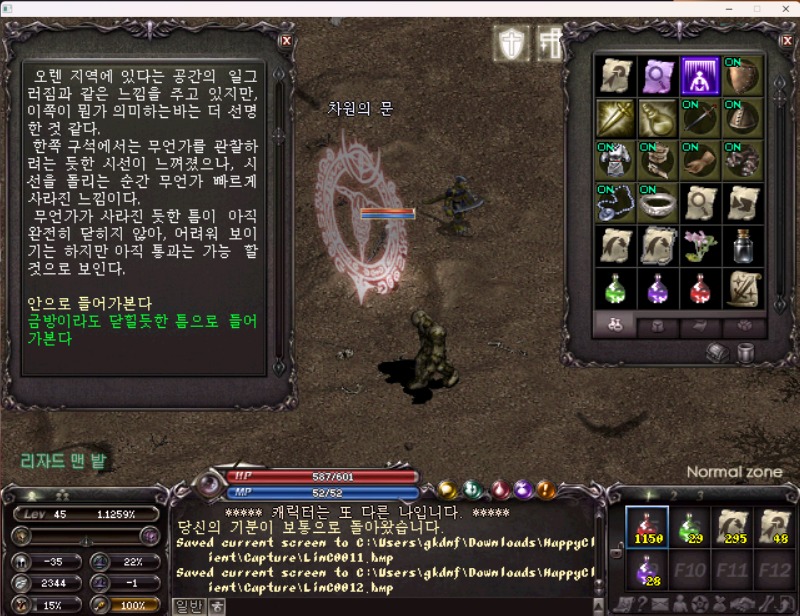This screenshot has height=616, width=800.
Task: Close the game window
Action: tap(783, 8)
